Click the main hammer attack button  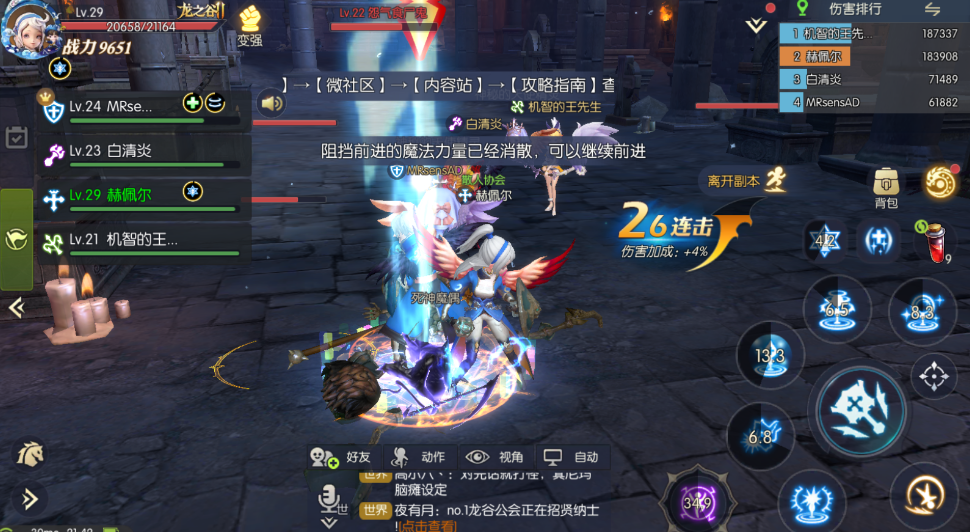(861, 410)
